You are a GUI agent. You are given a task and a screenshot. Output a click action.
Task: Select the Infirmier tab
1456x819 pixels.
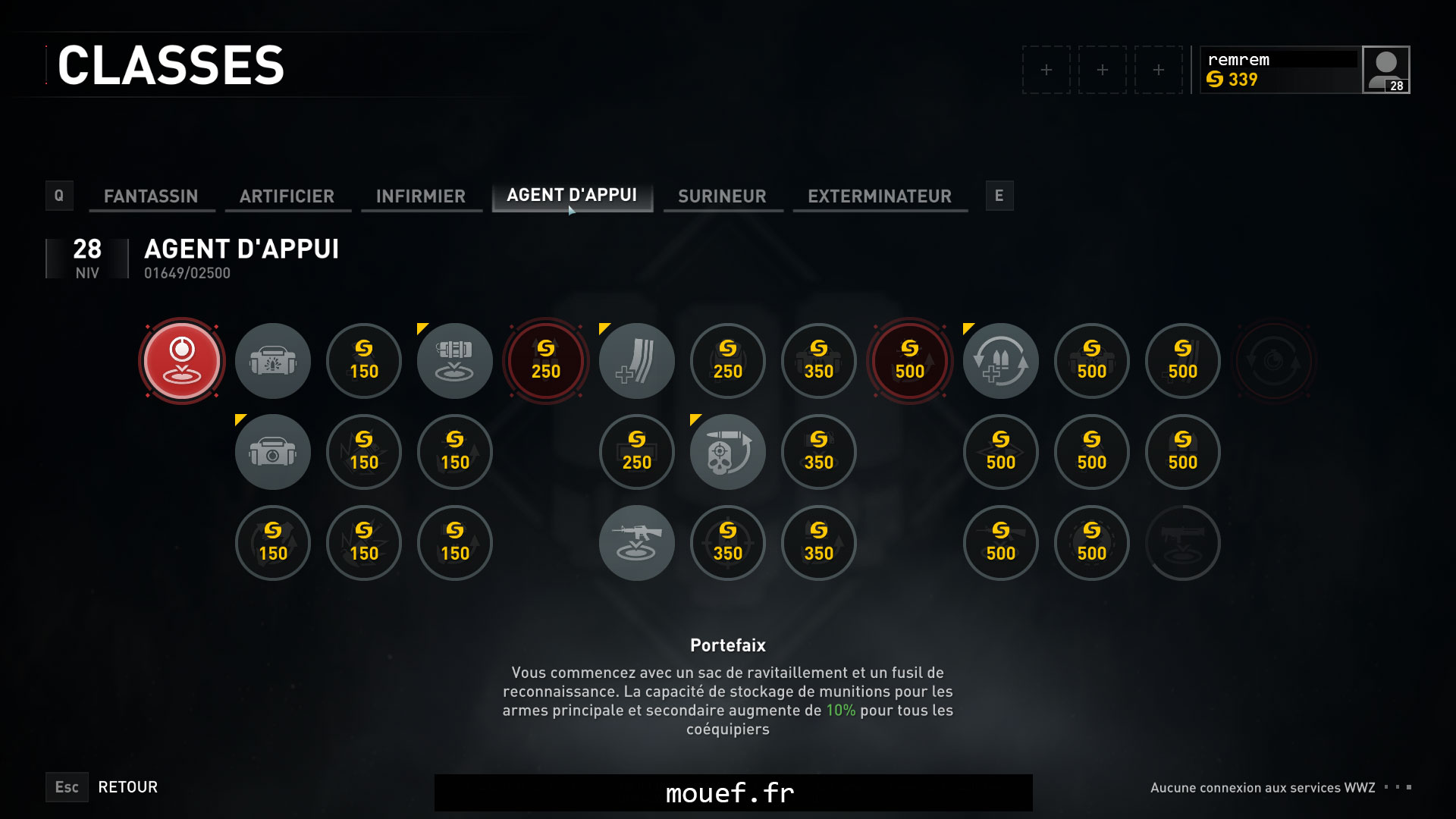coord(421,196)
